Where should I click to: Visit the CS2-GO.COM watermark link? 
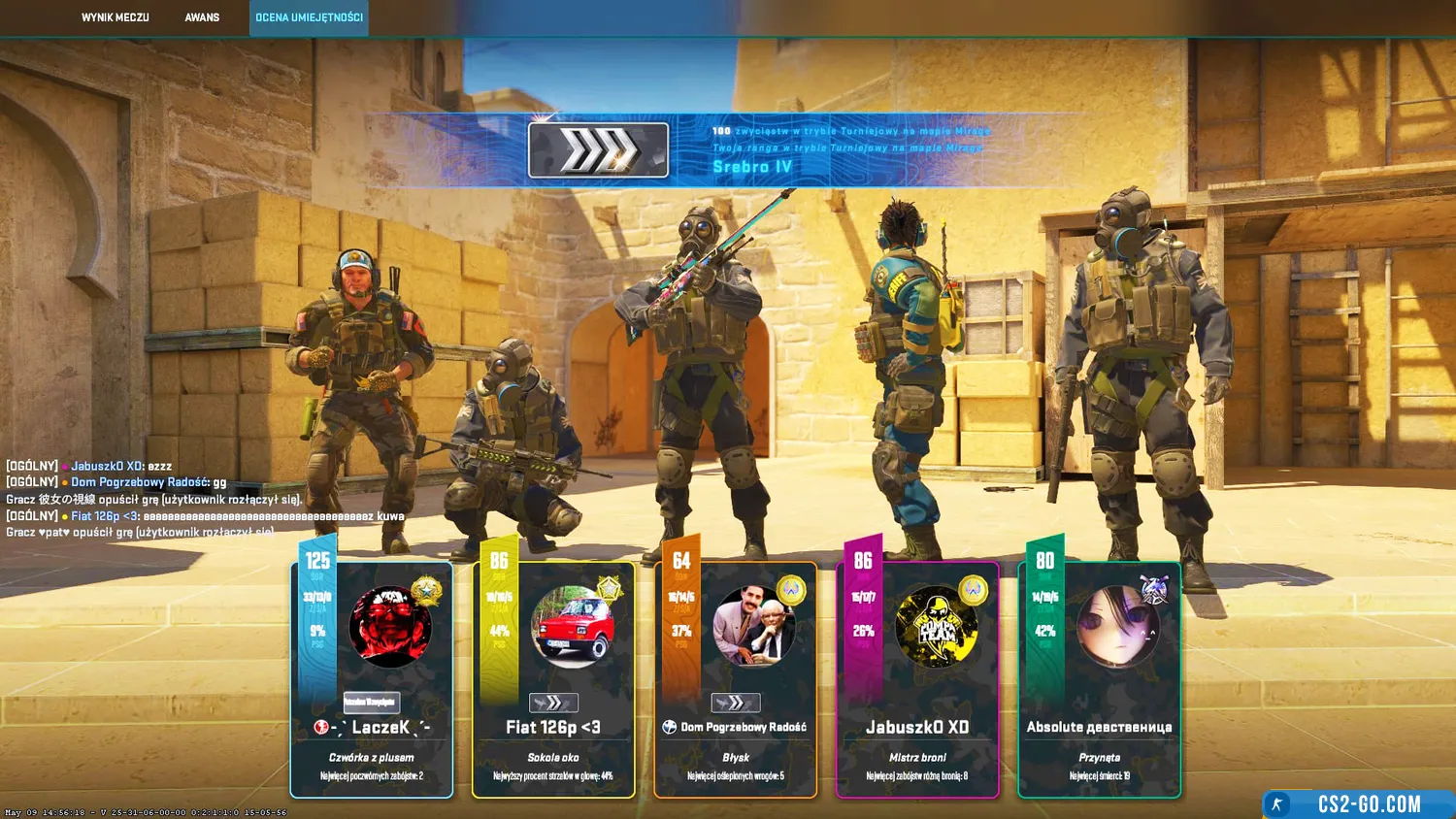(x=1368, y=804)
